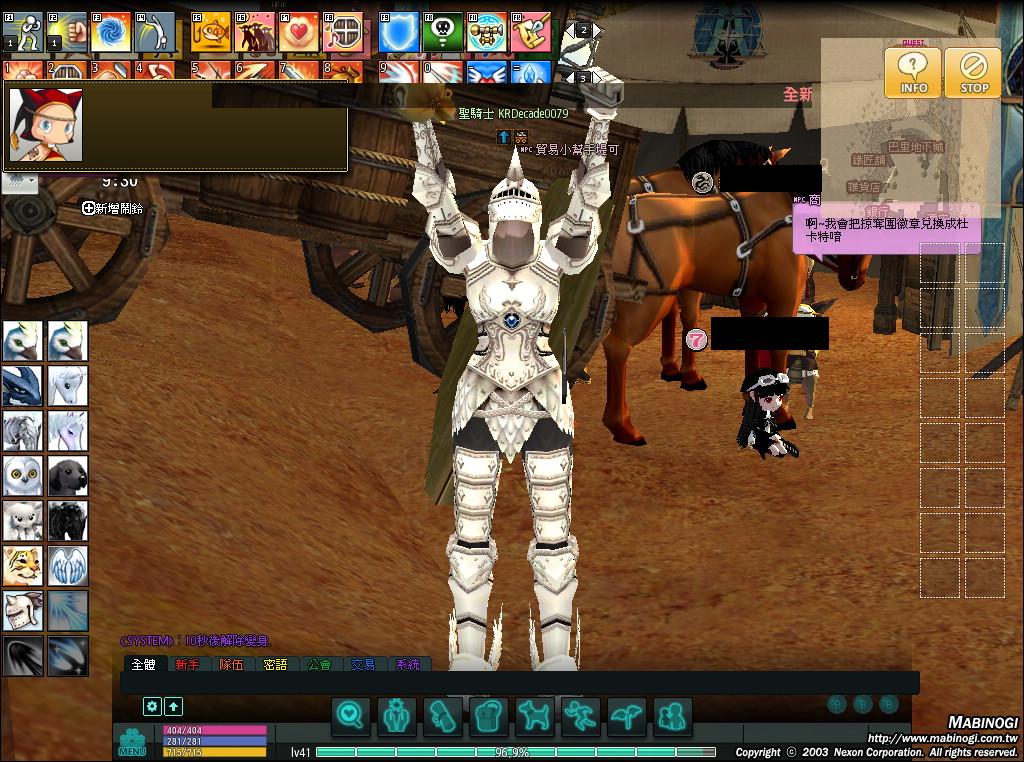Open chat settings gear button

(x=152, y=706)
